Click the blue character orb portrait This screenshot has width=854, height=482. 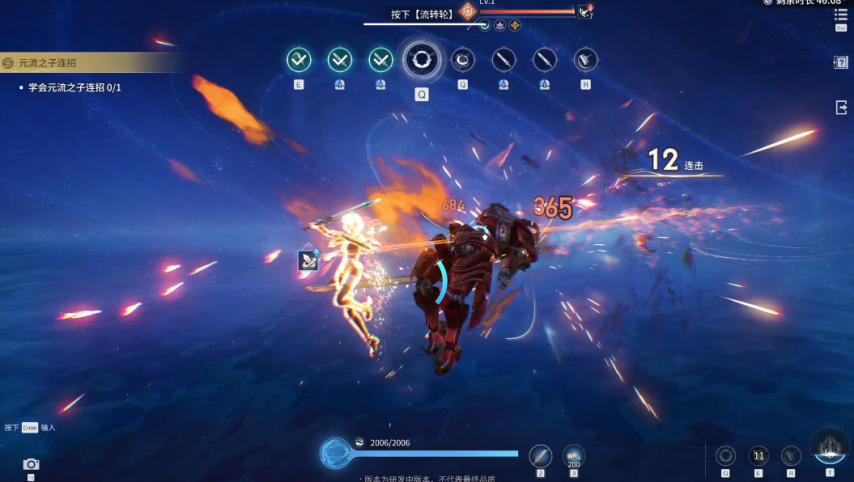coord(335,453)
